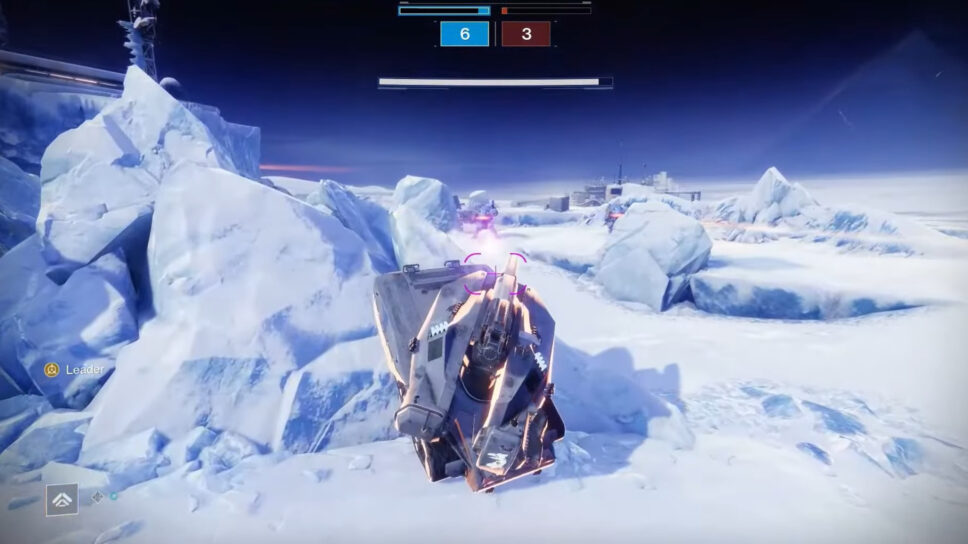Select the gold Leader marker icon
The width and height of the screenshot is (968, 544).
click(x=52, y=370)
